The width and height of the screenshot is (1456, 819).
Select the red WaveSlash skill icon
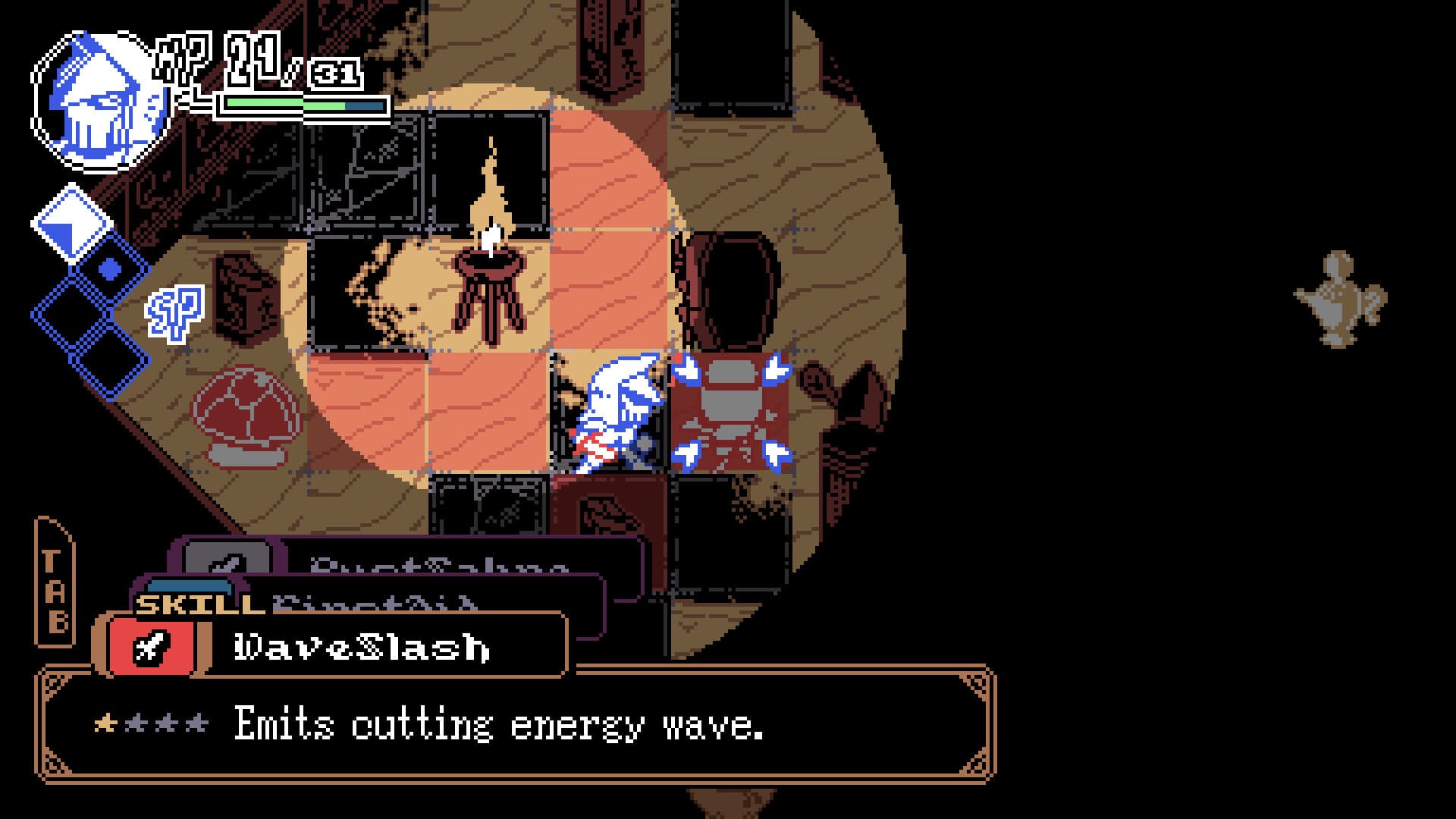[149, 646]
